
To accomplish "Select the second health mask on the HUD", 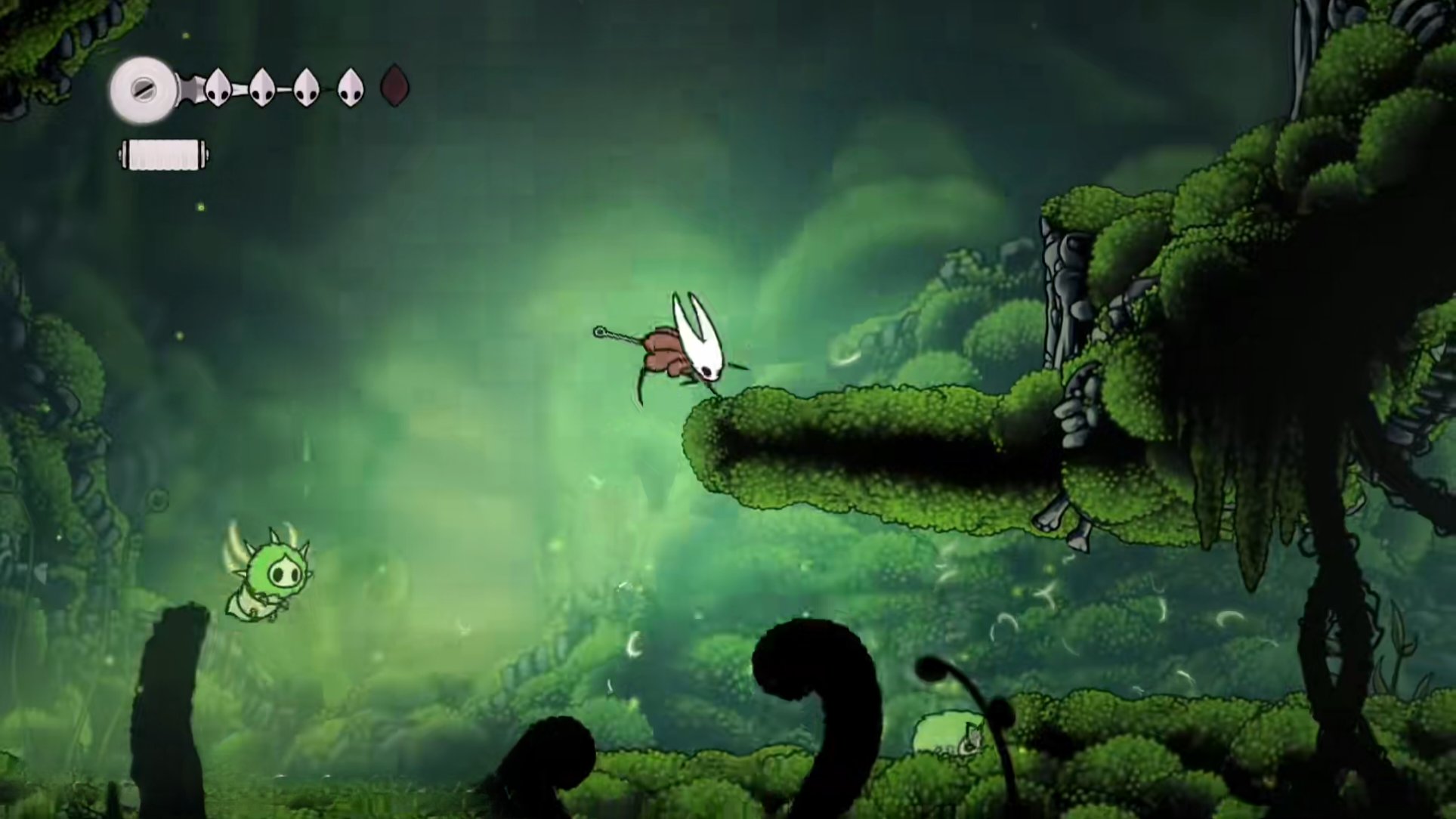I will (261, 86).
